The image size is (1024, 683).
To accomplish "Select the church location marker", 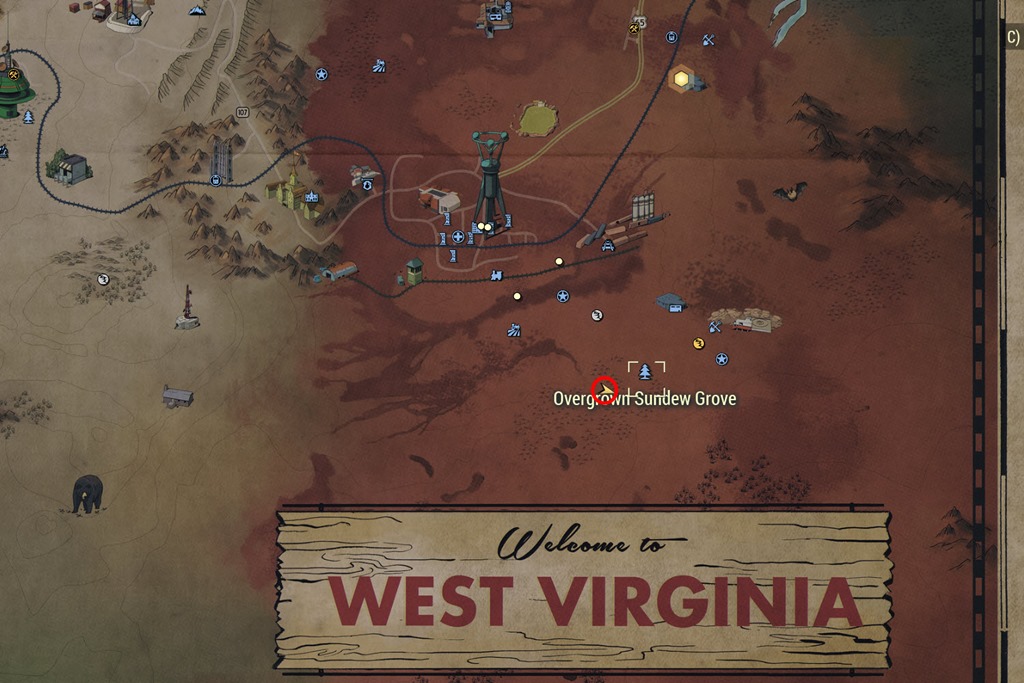I will 311,196.
